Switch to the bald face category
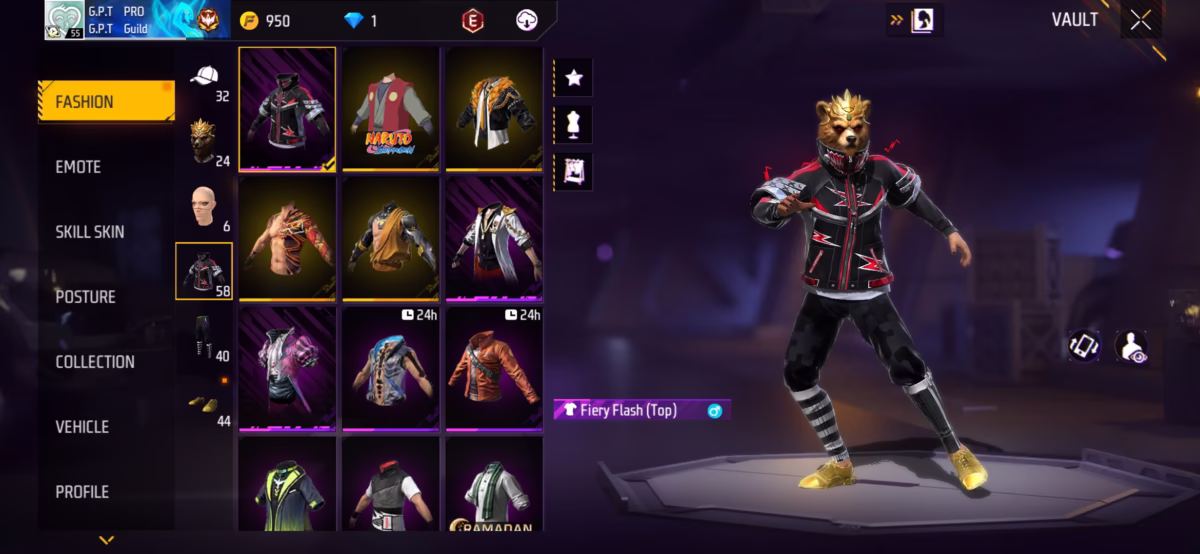Screen dimensions: 1200x554 [x=205, y=207]
